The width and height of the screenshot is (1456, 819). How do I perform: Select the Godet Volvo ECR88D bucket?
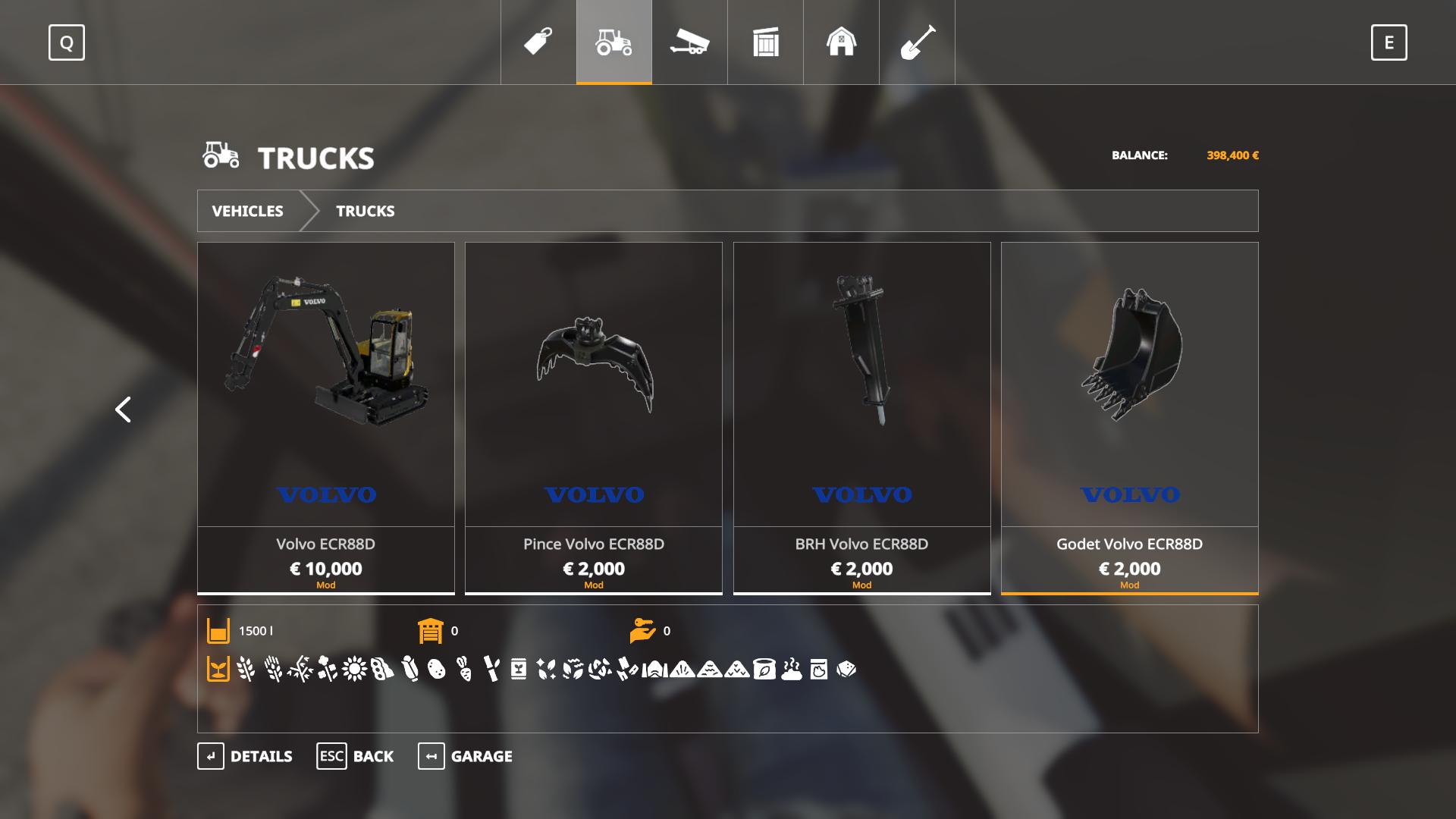pos(1129,417)
